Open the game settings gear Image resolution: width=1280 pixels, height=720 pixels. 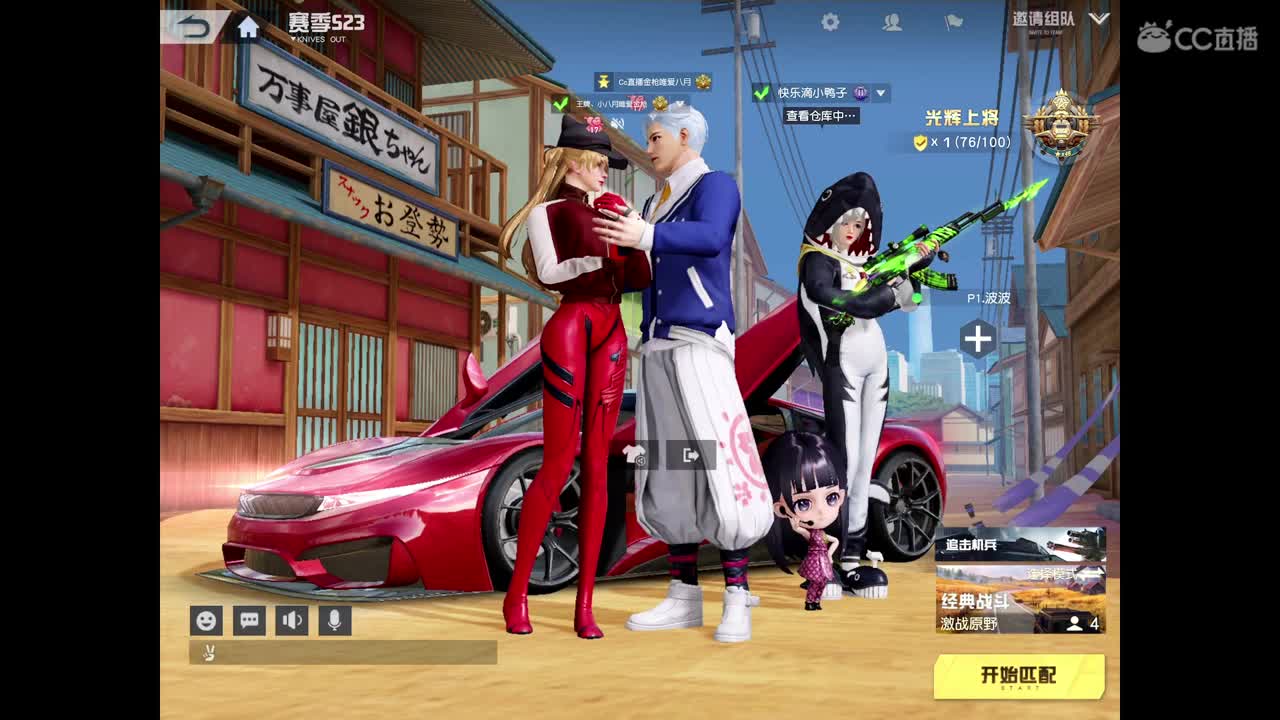[x=828, y=21]
